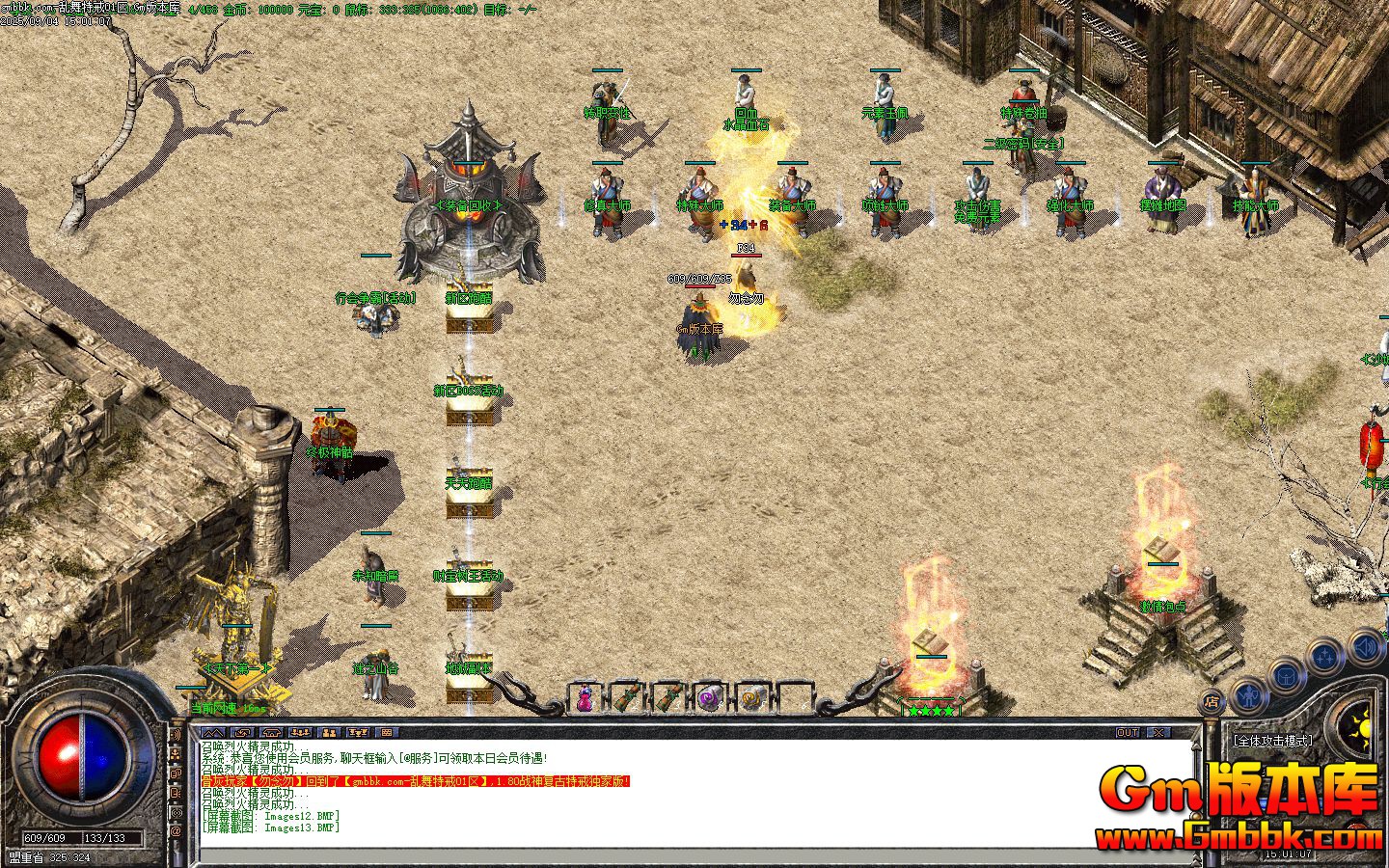Image resolution: width=1389 pixels, height=868 pixels.
Task: Open the skills panel sparkle icon
Action: (x=1322, y=657)
